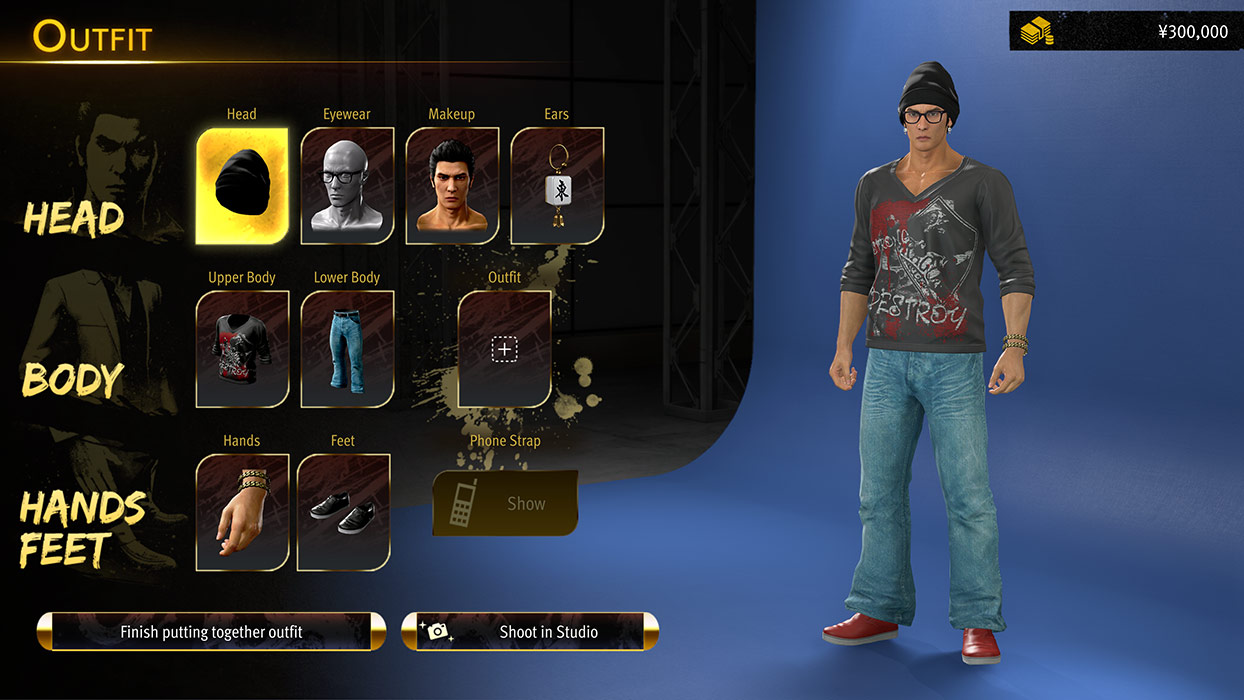
Task: Select the Lower Body jeans slot
Action: (347, 349)
